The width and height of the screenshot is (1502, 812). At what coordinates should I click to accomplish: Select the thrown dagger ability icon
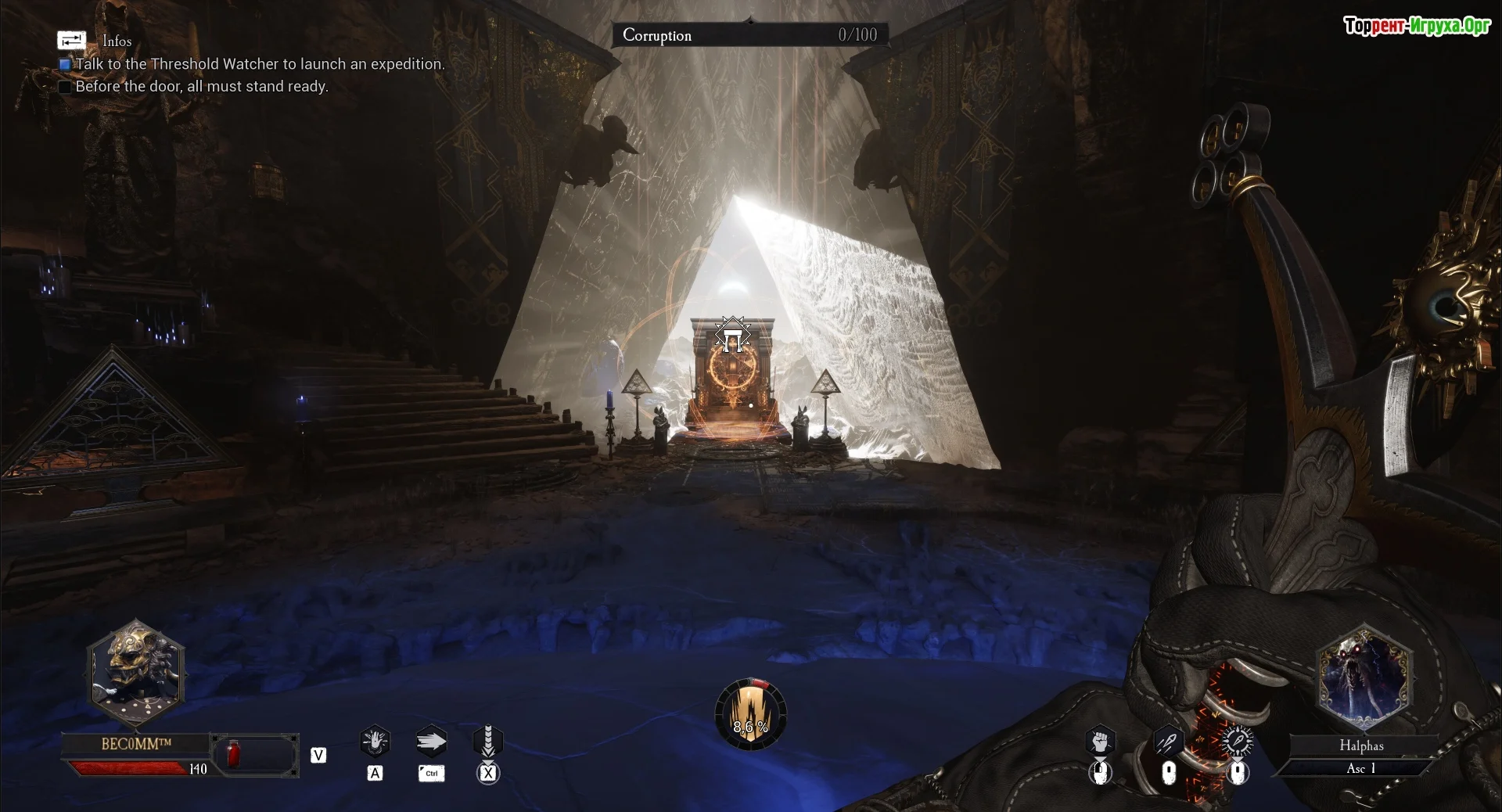(x=1168, y=740)
